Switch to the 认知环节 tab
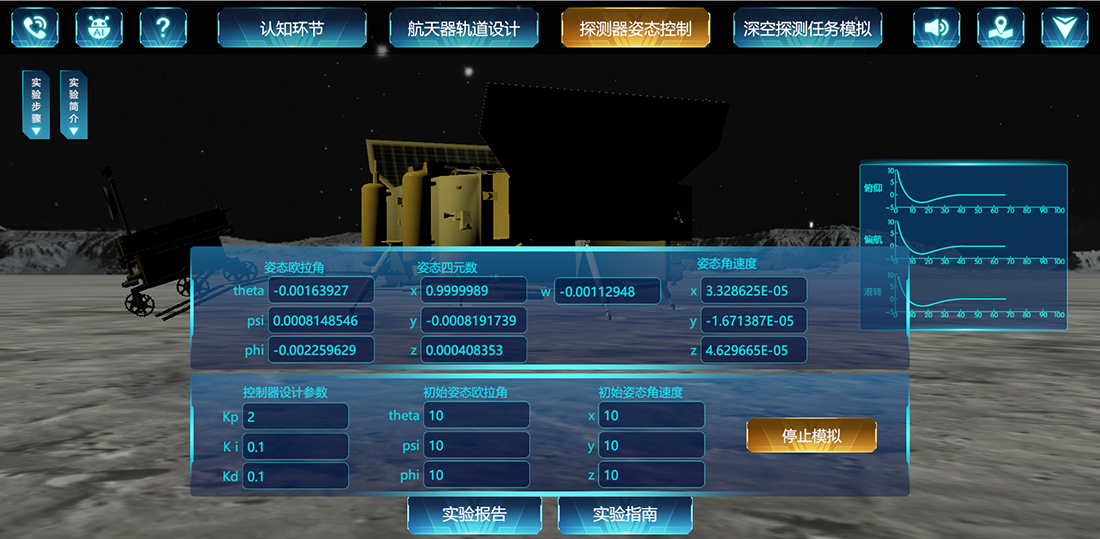The width and height of the screenshot is (1100, 539). [x=291, y=28]
